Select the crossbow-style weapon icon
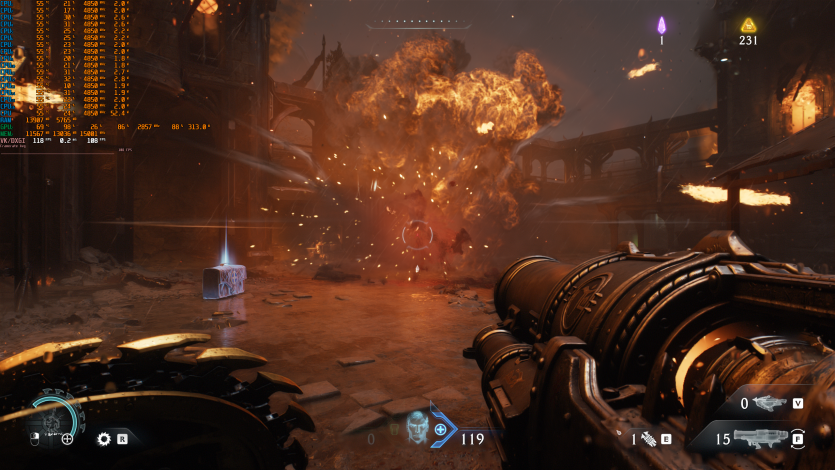 [x=772, y=403]
